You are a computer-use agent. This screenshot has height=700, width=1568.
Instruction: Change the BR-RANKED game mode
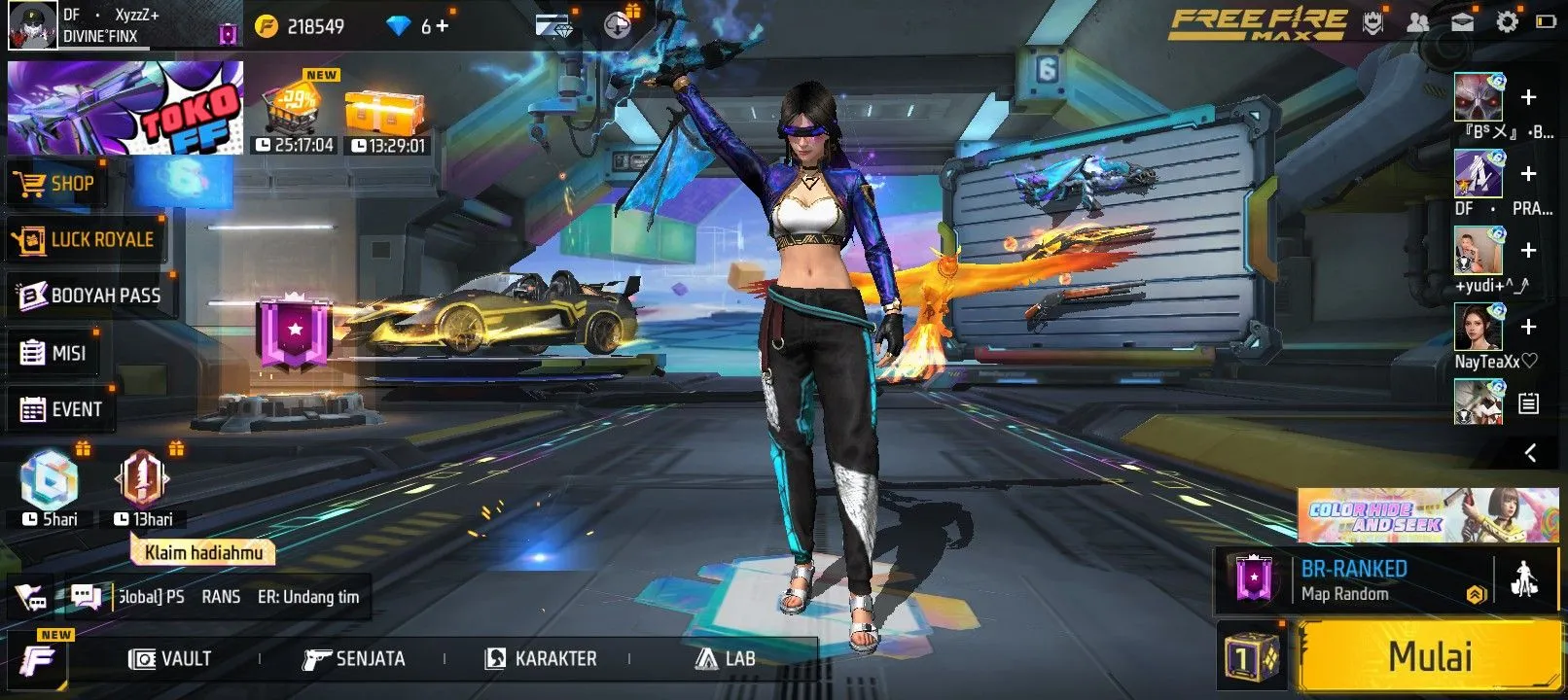[x=1352, y=579]
